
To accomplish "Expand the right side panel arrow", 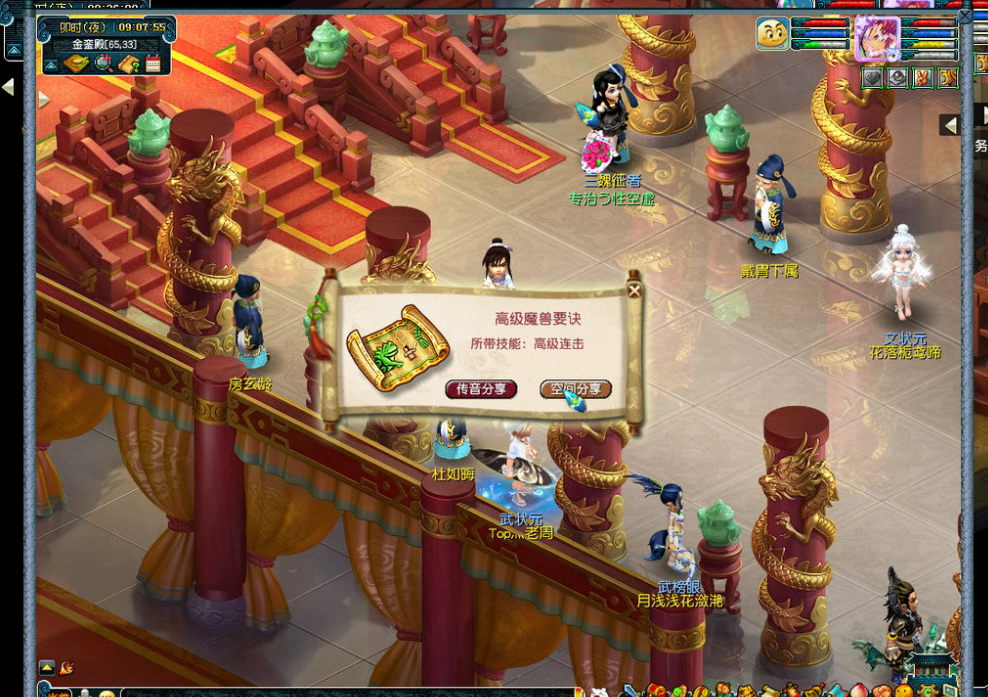I will click(x=950, y=125).
